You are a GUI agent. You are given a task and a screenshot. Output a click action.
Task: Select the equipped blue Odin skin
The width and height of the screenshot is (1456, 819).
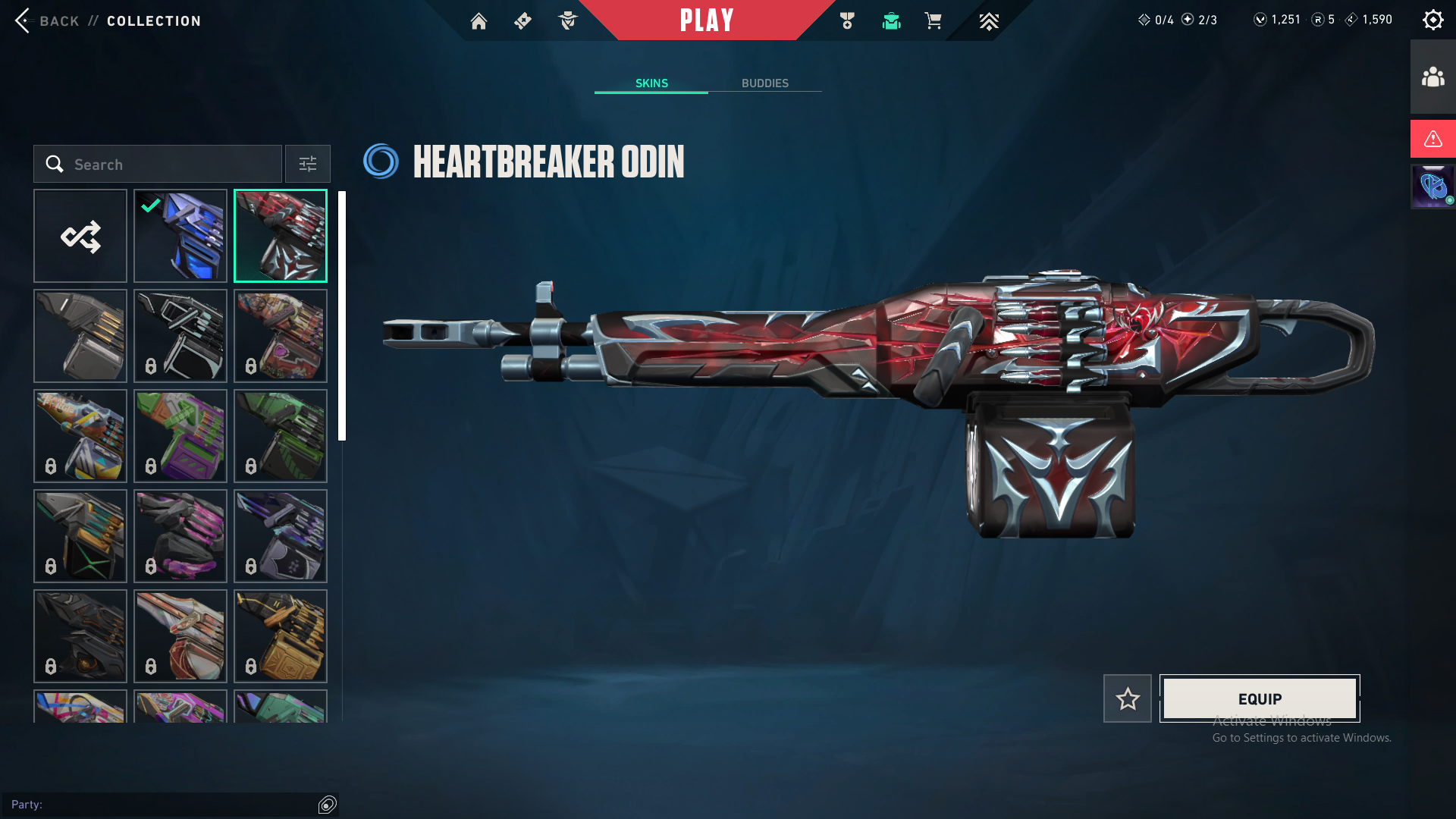point(180,236)
